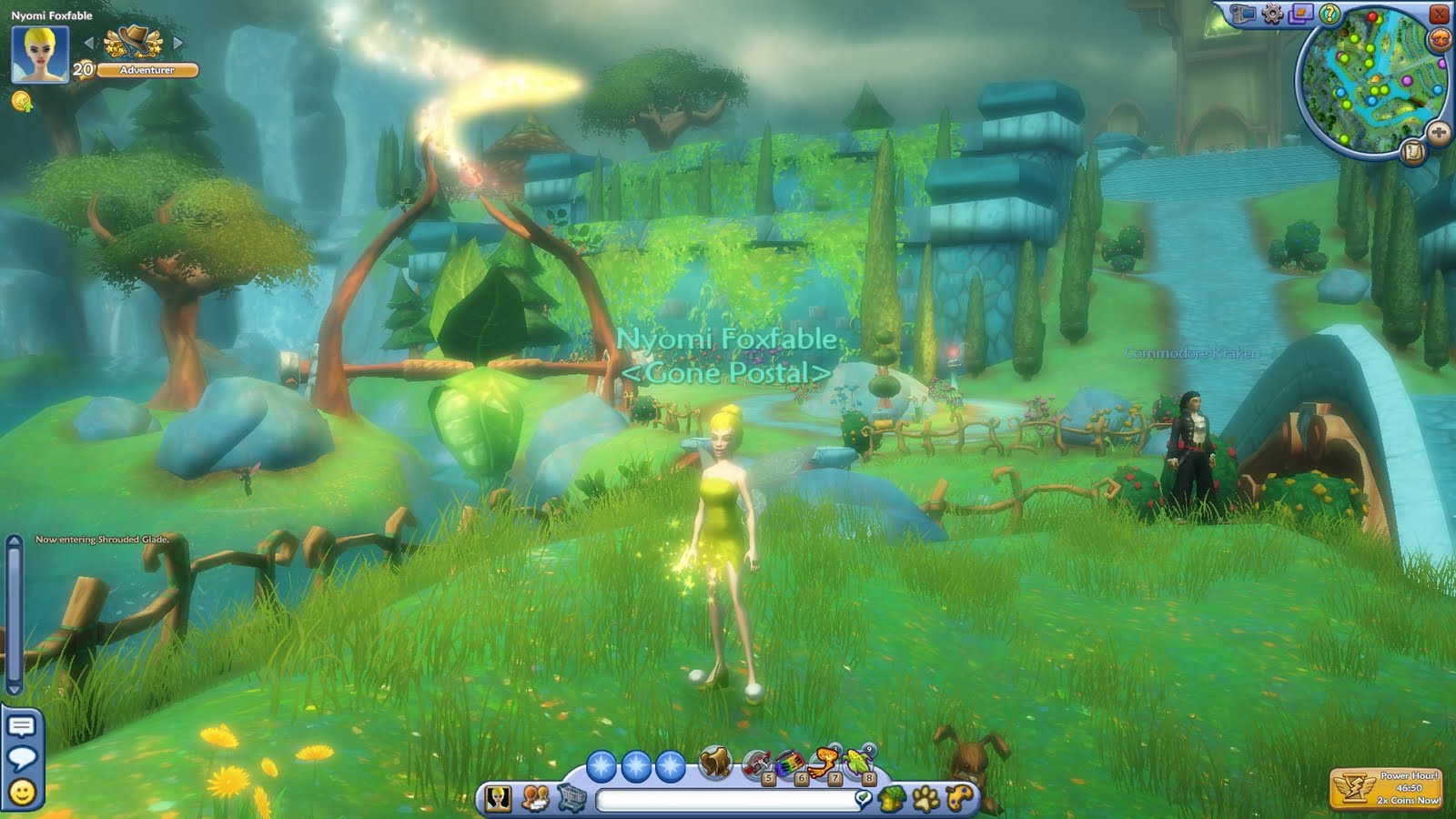Toggle the orange face icon below the minimap
1456x819 pixels.
tap(1439, 39)
